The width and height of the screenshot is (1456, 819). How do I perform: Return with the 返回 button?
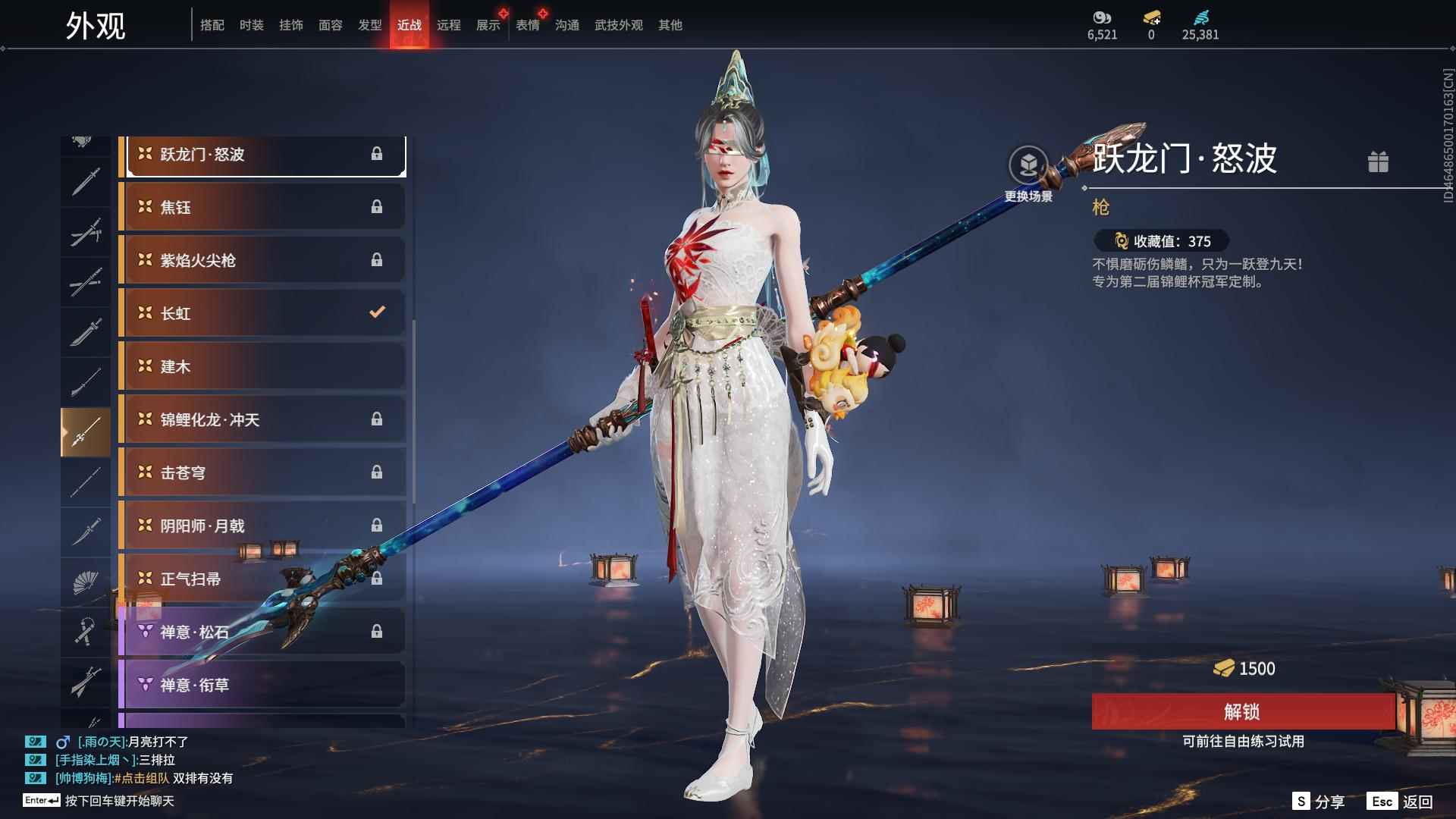(x=1401, y=802)
